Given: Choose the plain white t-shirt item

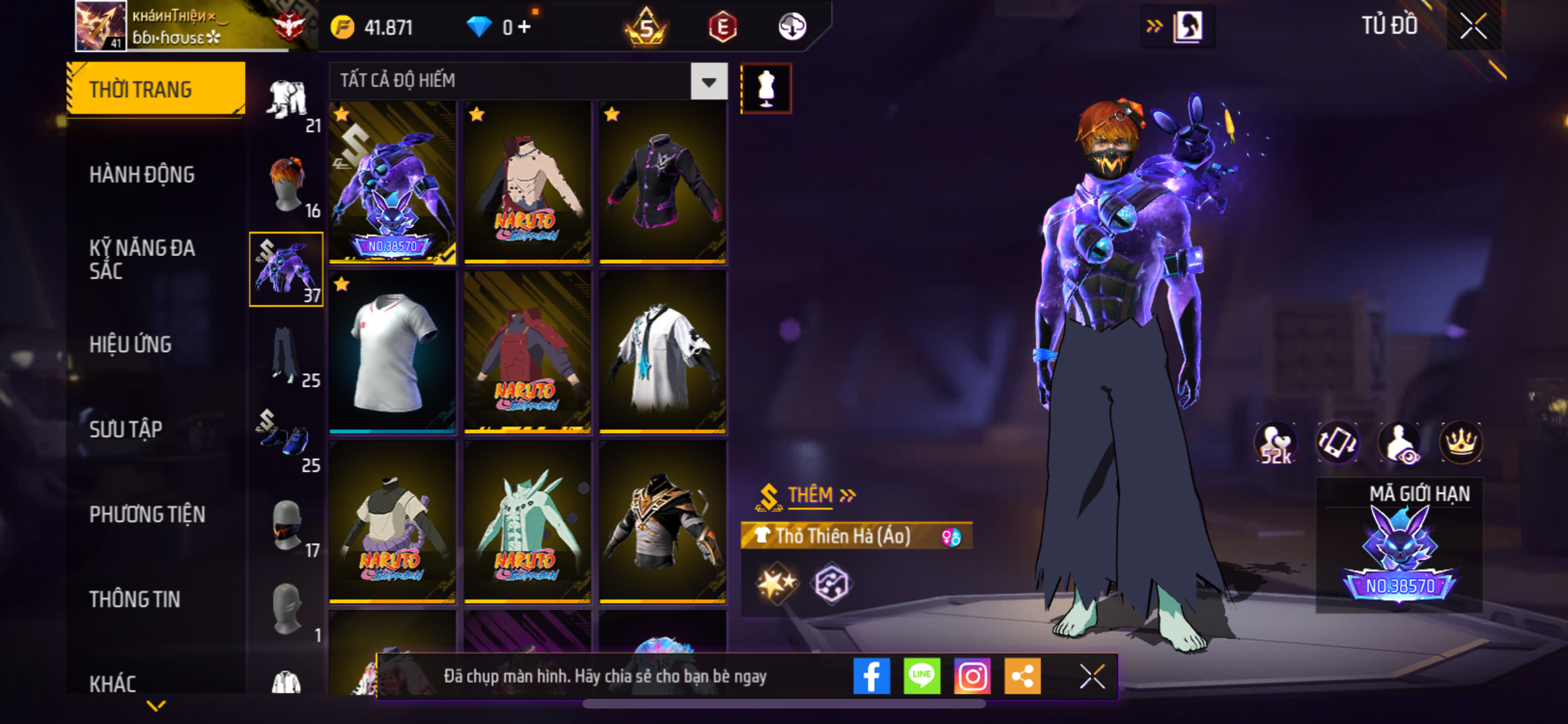Looking at the screenshot, I should tap(393, 352).
